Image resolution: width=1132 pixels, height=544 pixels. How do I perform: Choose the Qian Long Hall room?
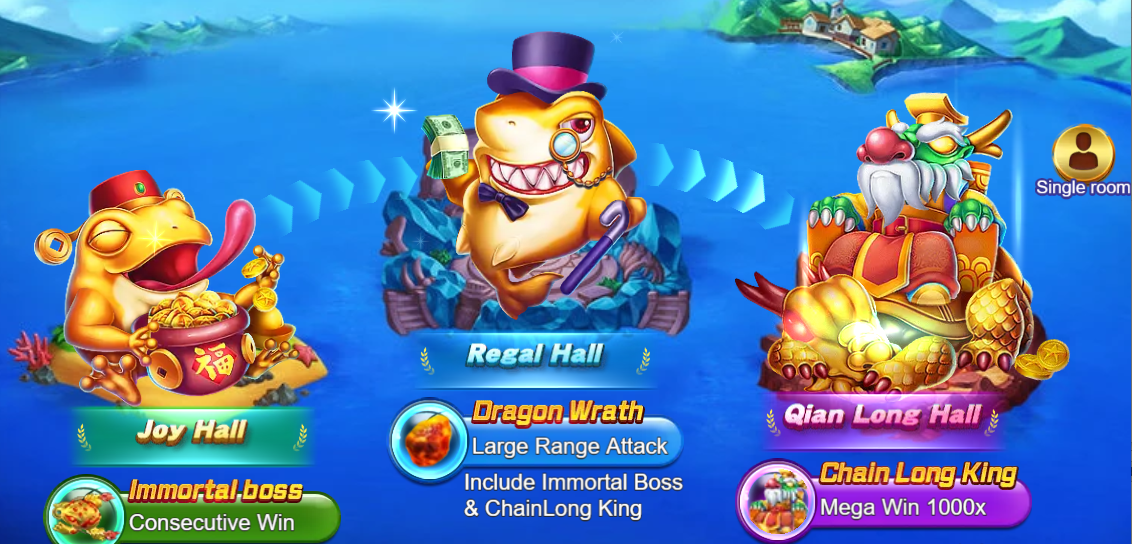pyautogui.click(x=881, y=414)
